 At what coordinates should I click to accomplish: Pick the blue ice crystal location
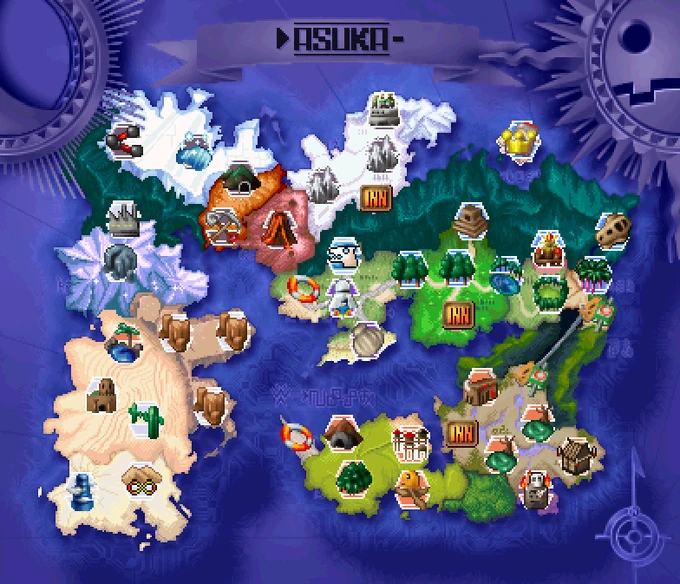195,153
